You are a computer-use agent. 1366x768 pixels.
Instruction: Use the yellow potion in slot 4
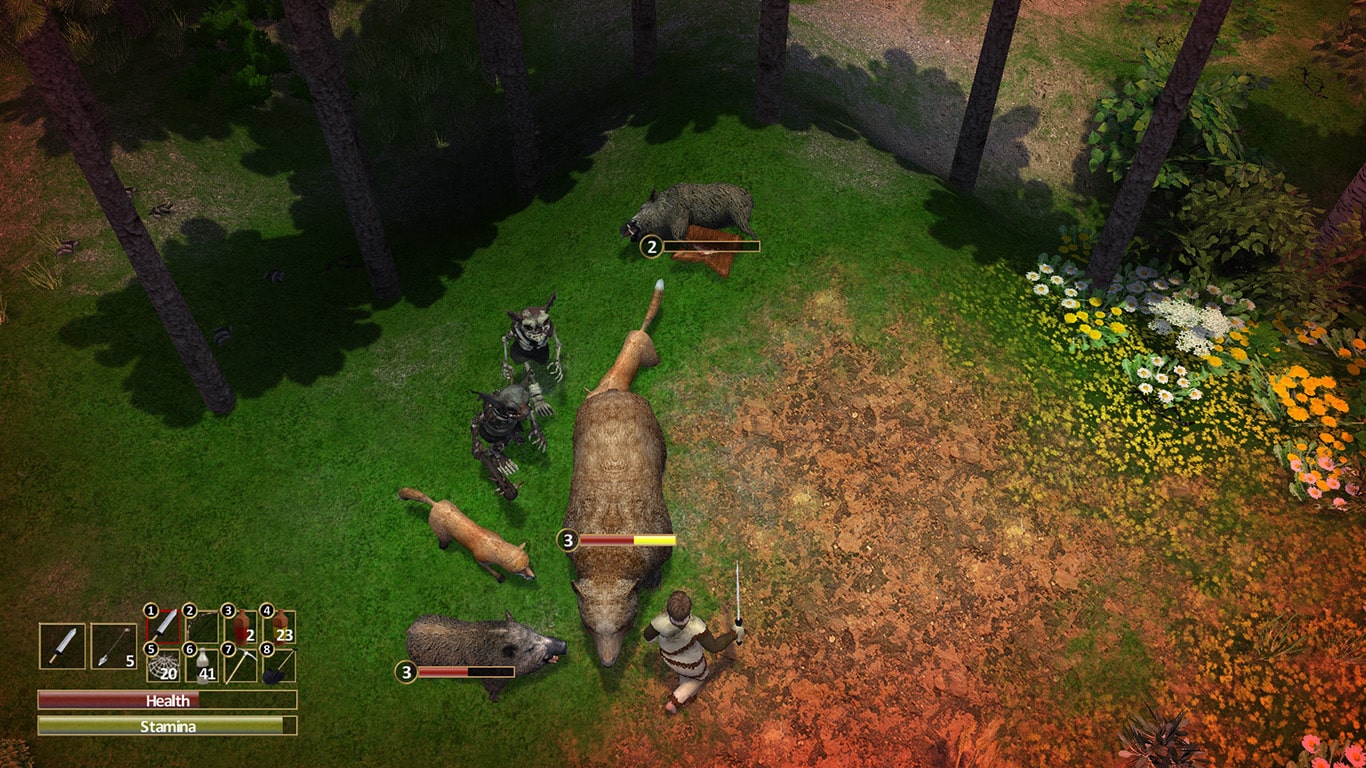[x=280, y=626]
